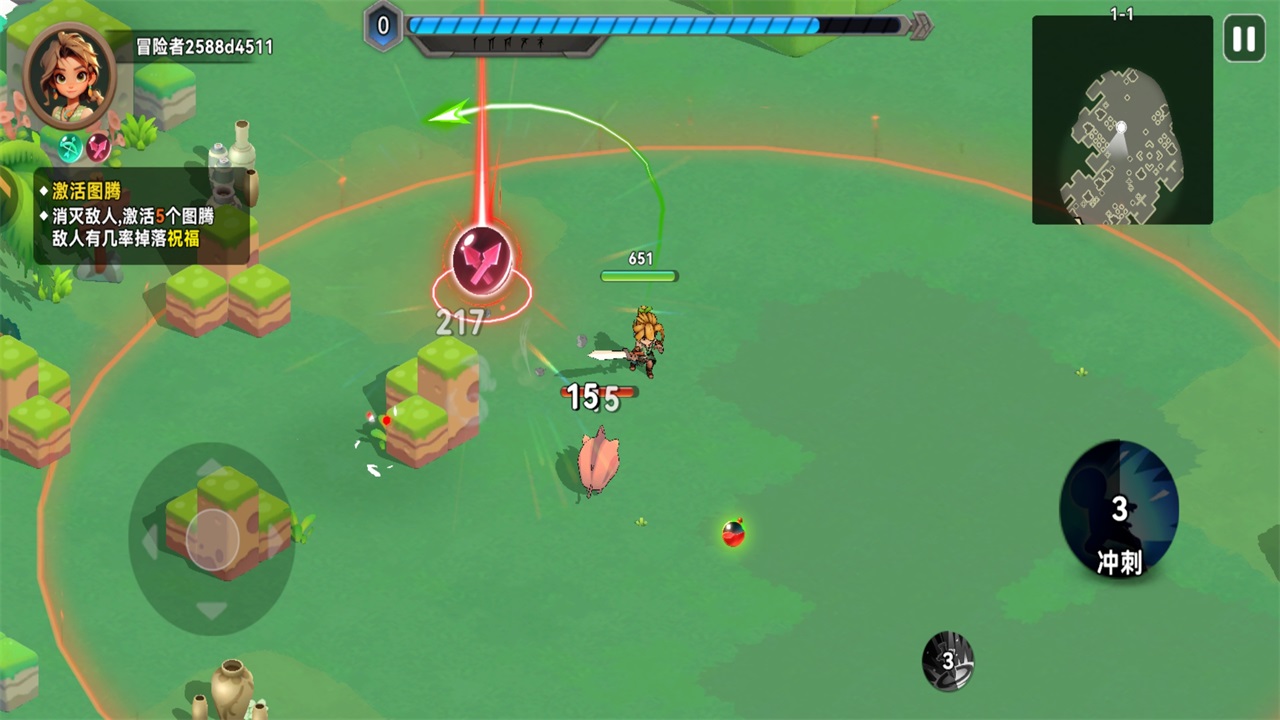The width and height of the screenshot is (1280, 720).
Task: Click the player name 冒险者2588d4511
Action: (205, 47)
